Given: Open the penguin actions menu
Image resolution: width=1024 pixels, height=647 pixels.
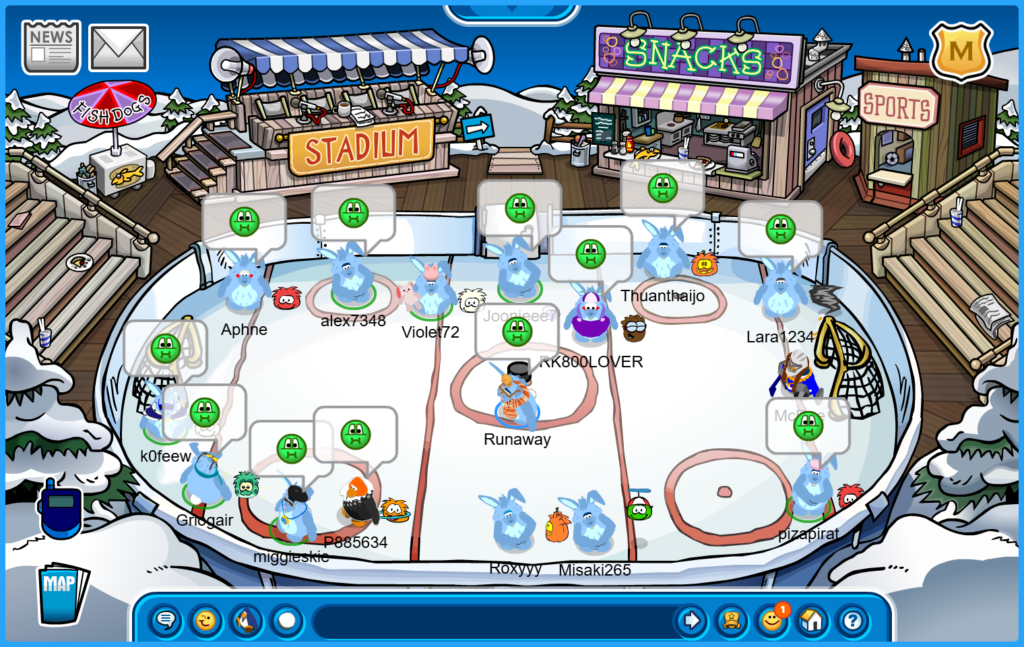Looking at the screenshot, I should pyautogui.click(x=246, y=621).
